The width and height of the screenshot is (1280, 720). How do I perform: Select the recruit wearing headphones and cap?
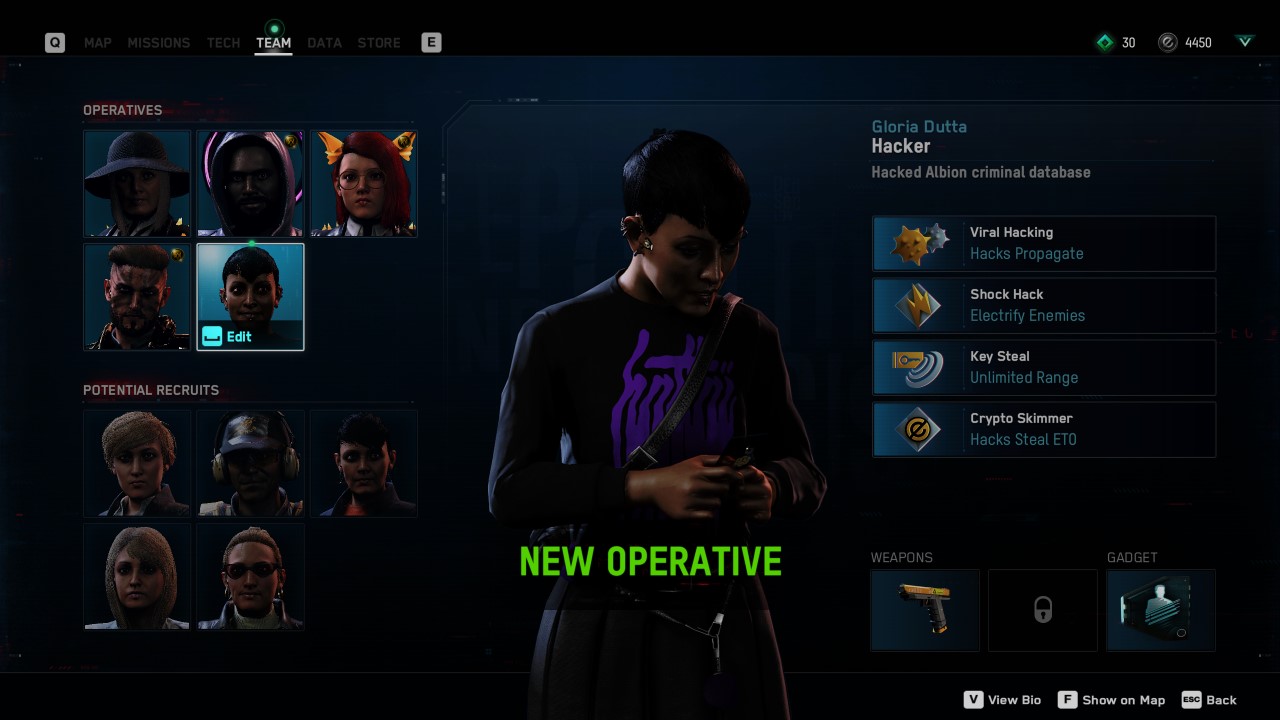250,463
